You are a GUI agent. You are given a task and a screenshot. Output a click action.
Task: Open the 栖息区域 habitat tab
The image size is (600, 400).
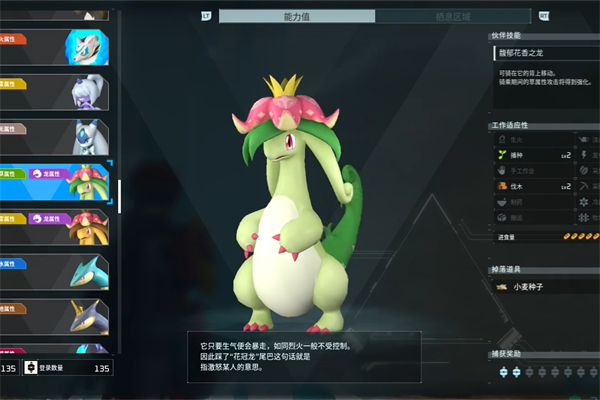454,16
